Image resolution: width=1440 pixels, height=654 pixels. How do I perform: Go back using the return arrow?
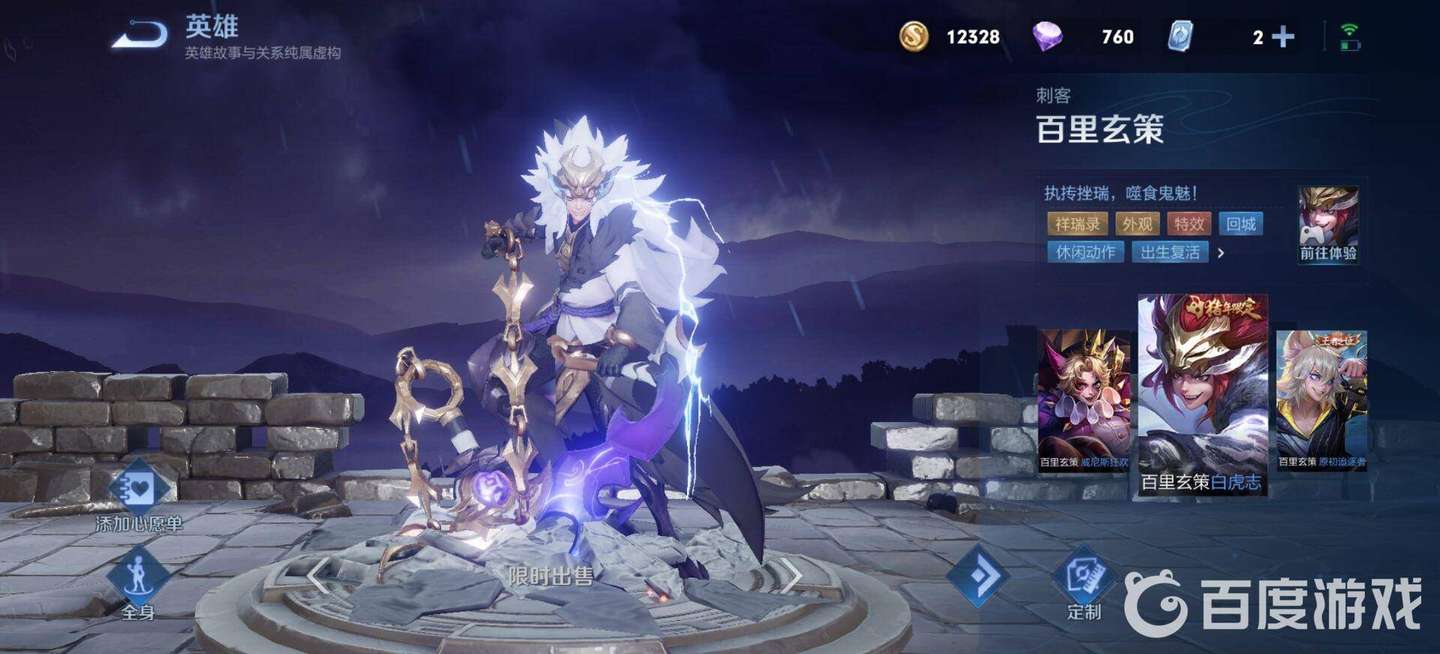tap(139, 36)
